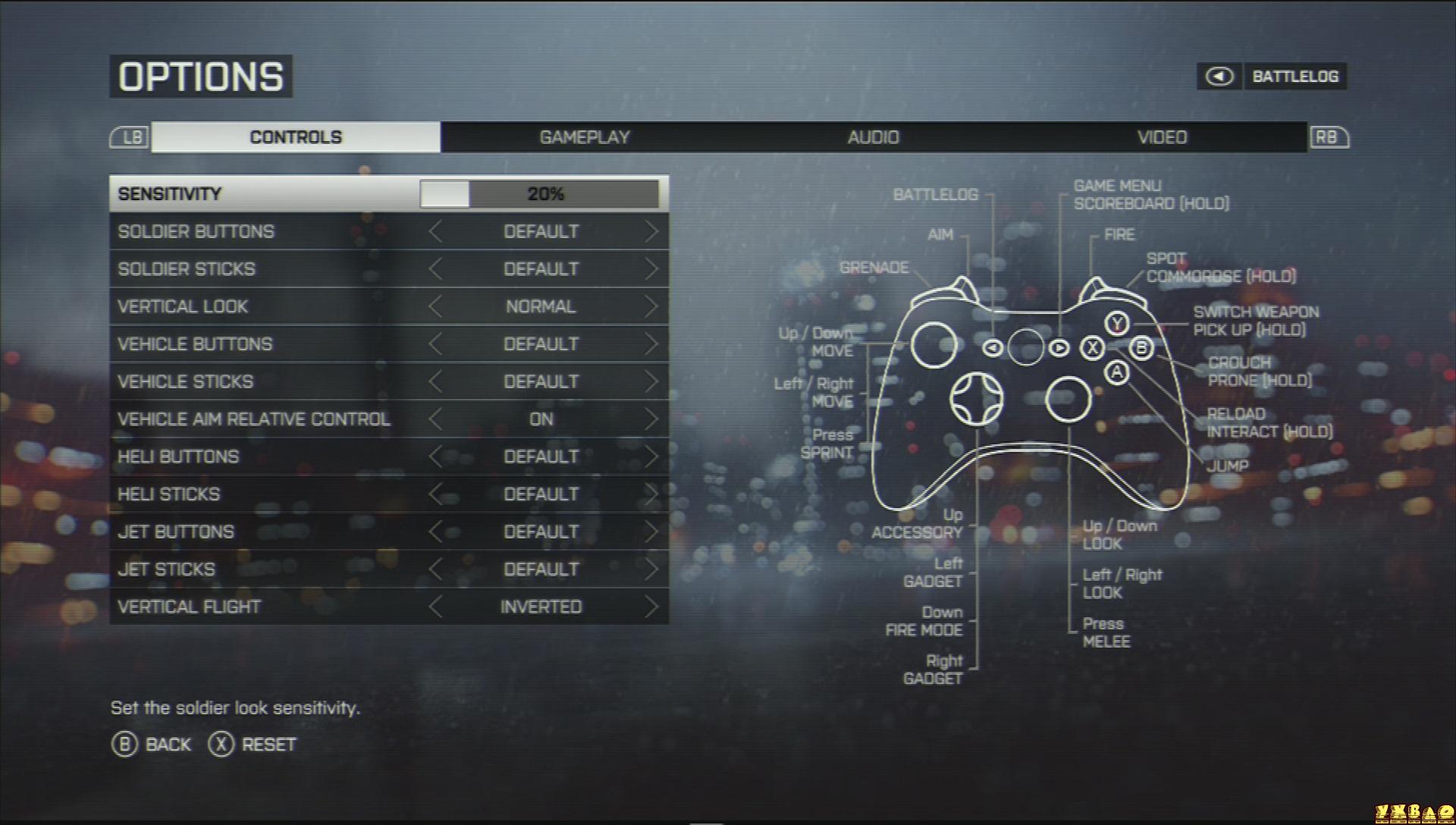
Task: Switch to the Gameplay tab
Action: pos(585,137)
